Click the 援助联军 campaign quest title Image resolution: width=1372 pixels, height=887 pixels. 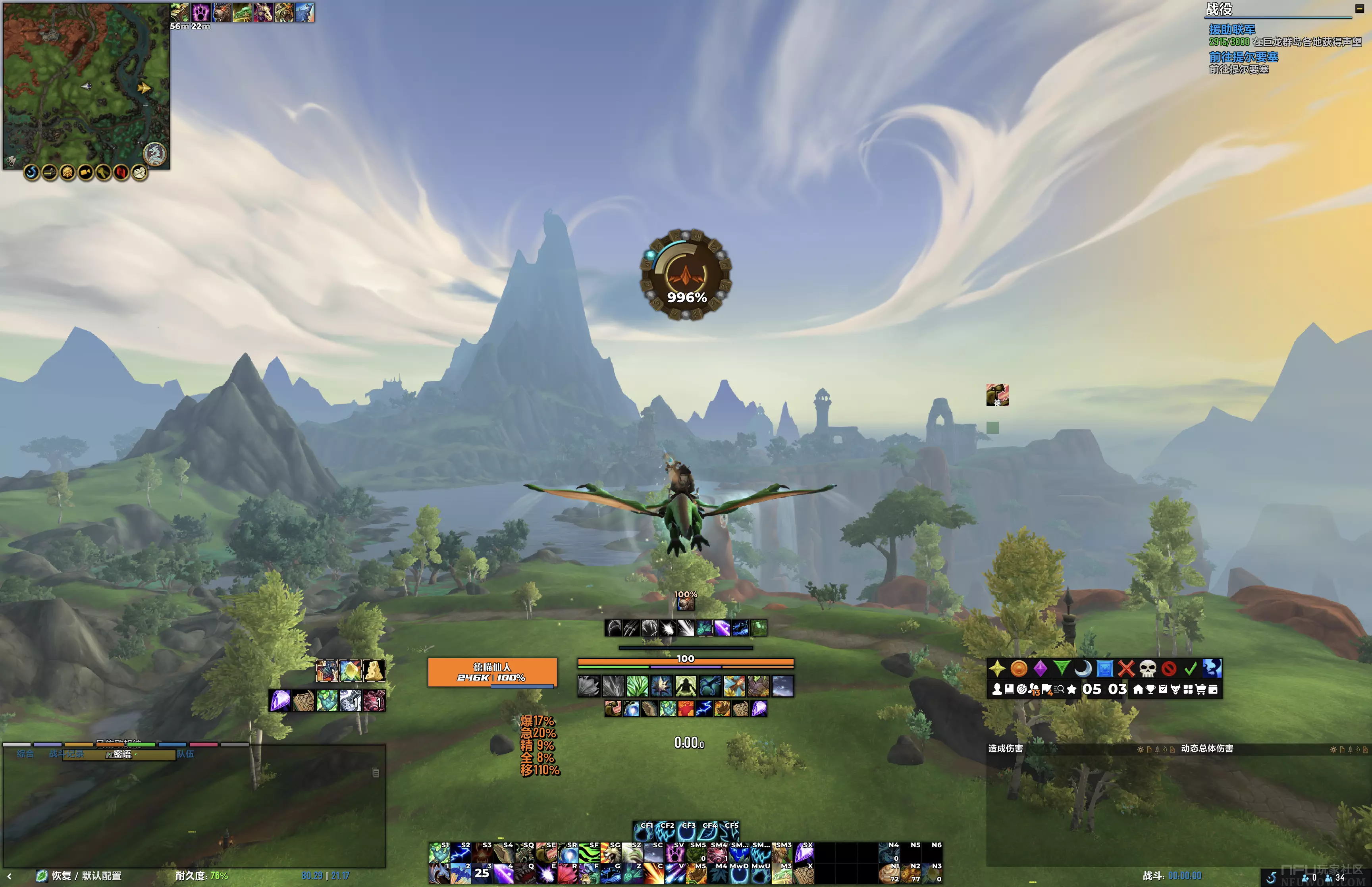click(x=1232, y=29)
